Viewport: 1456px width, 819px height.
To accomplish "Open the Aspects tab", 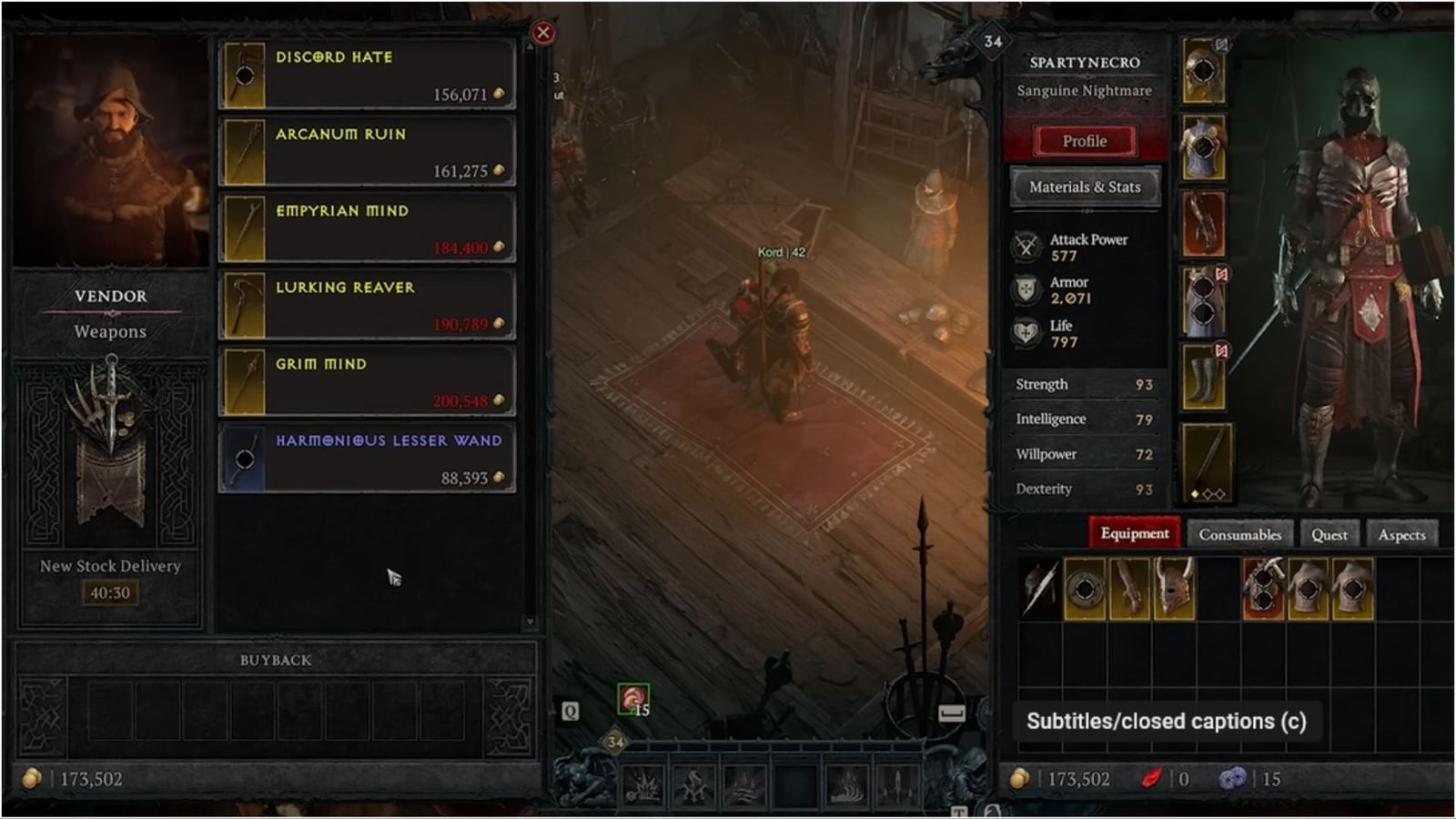I will pos(1401,534).
